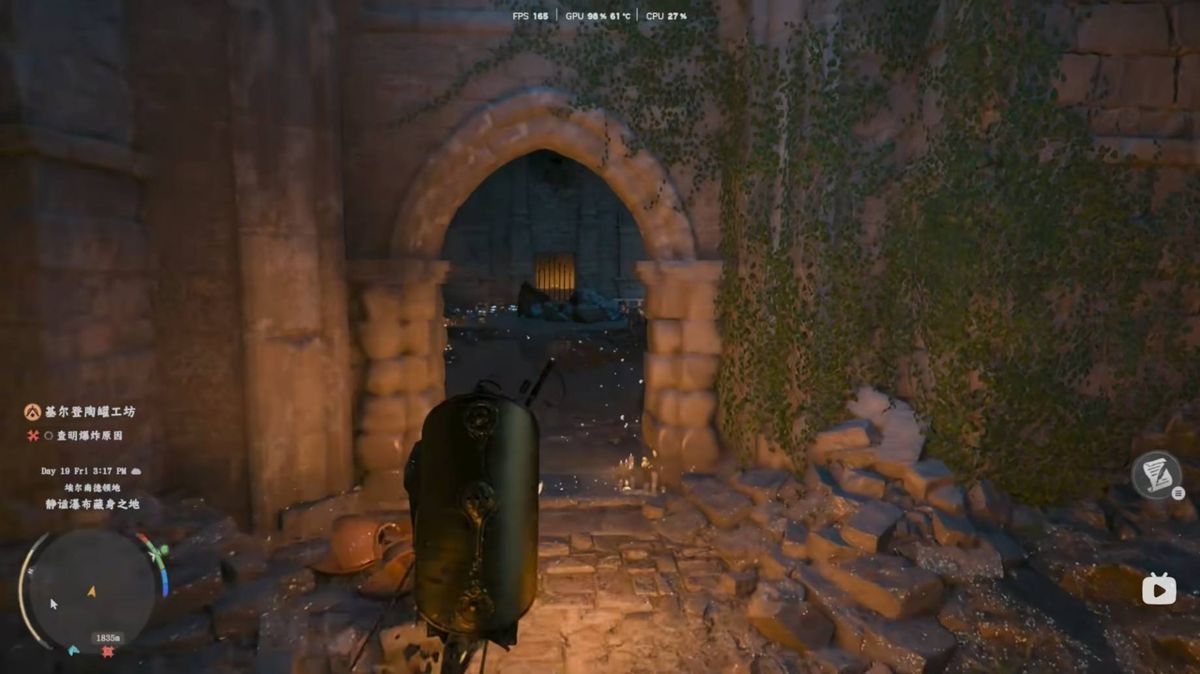Click the cyan marker on minimap edge
The height and width of the screenshot is (674, 1200).
click(74, 650)
